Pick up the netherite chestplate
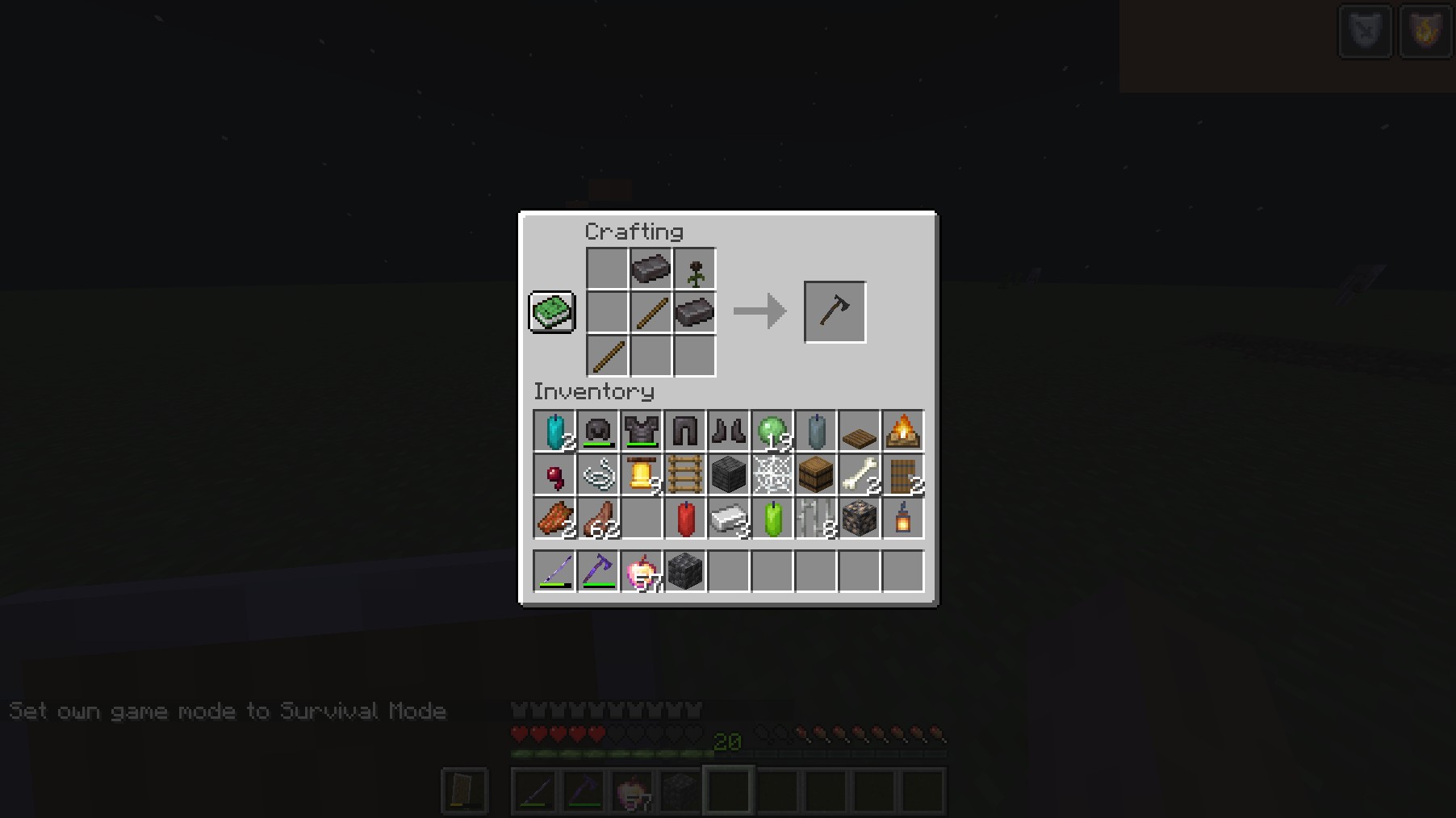This screenshot has width=1456, height=818. pos(642,432)
